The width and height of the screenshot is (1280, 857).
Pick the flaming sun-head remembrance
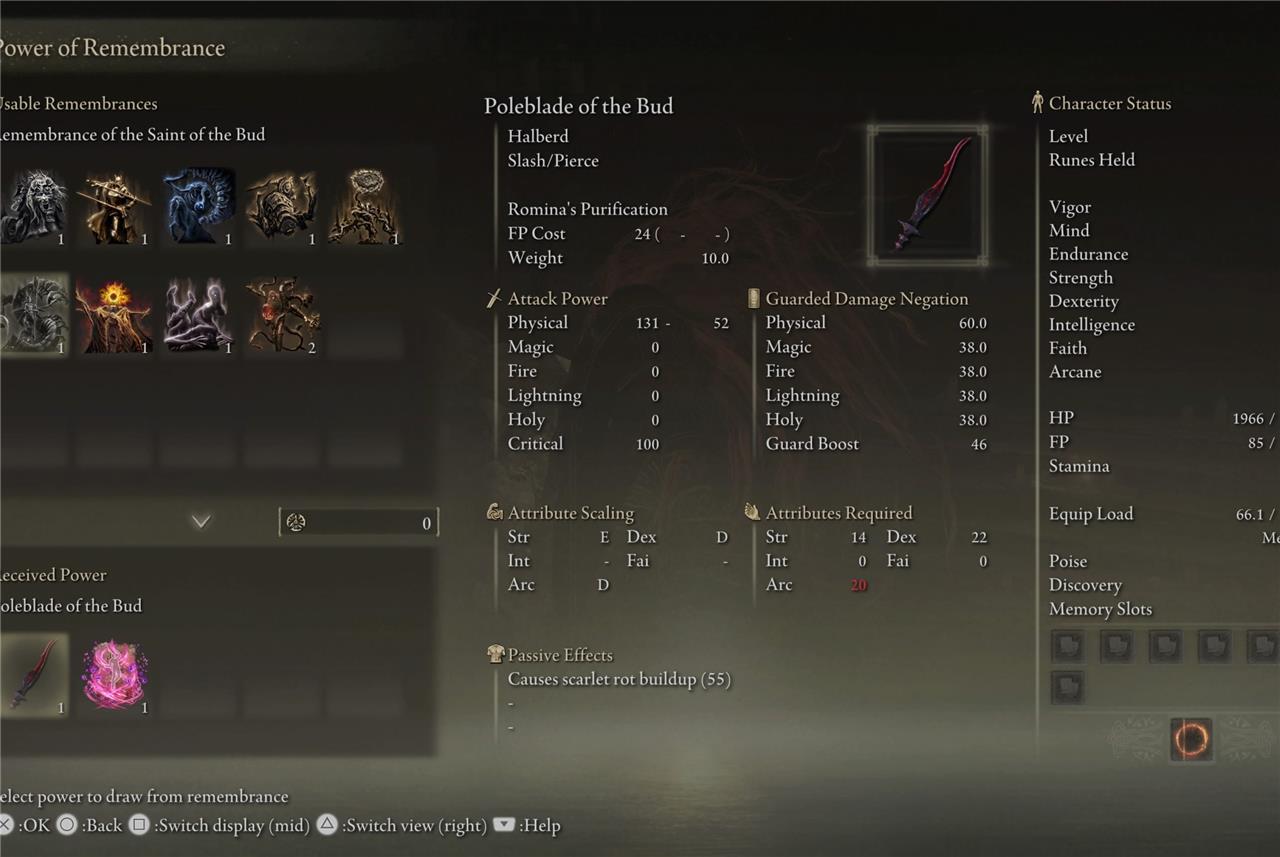coord(115,314)
